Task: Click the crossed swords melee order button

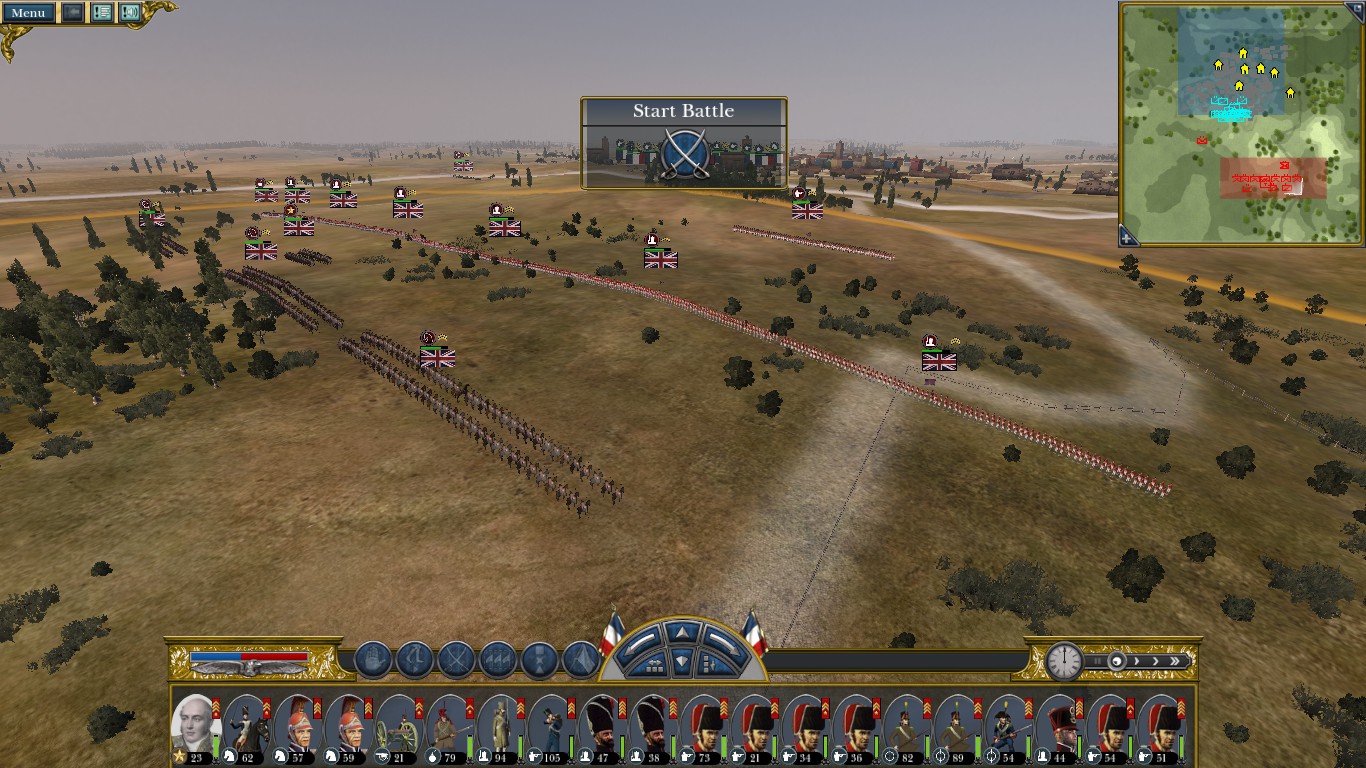Action: point(456,660)
